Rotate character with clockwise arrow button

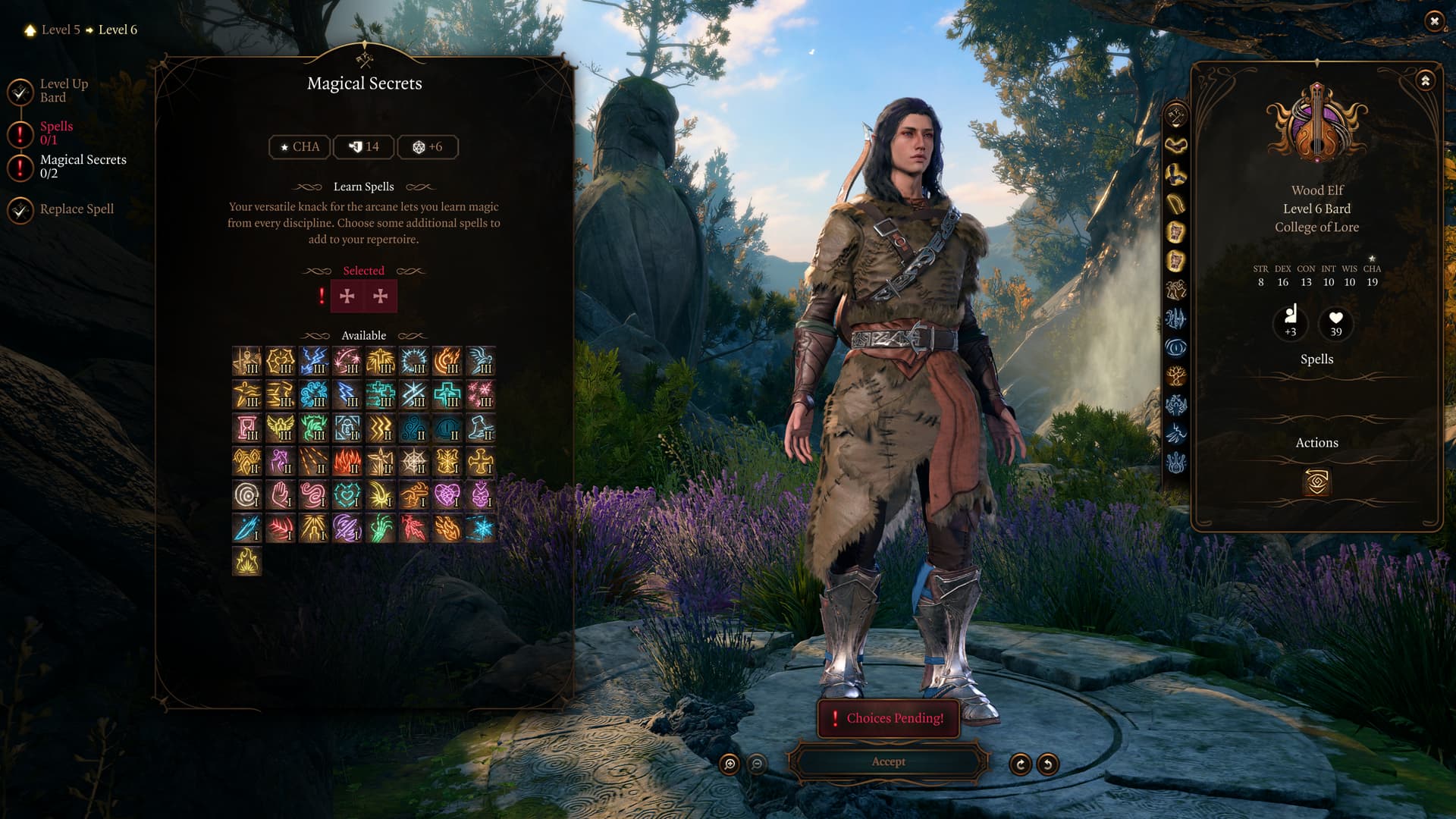pos(1021,764)
